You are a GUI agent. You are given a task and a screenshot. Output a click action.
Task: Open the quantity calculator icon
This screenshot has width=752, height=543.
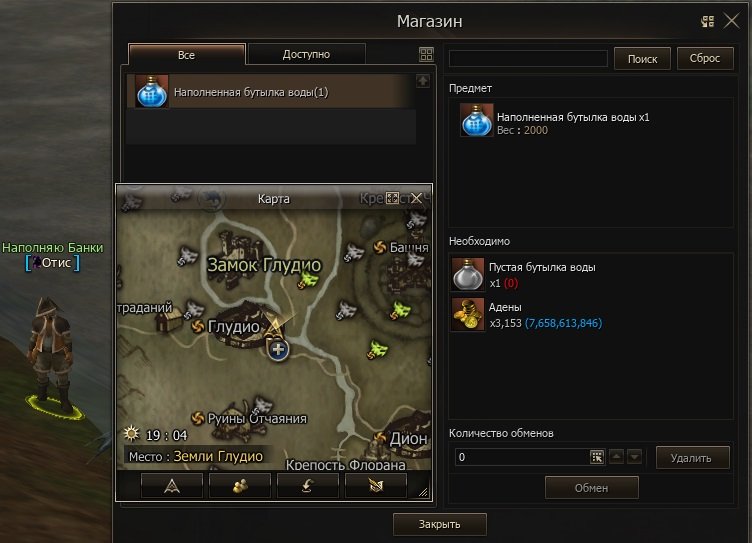(597, 457)
